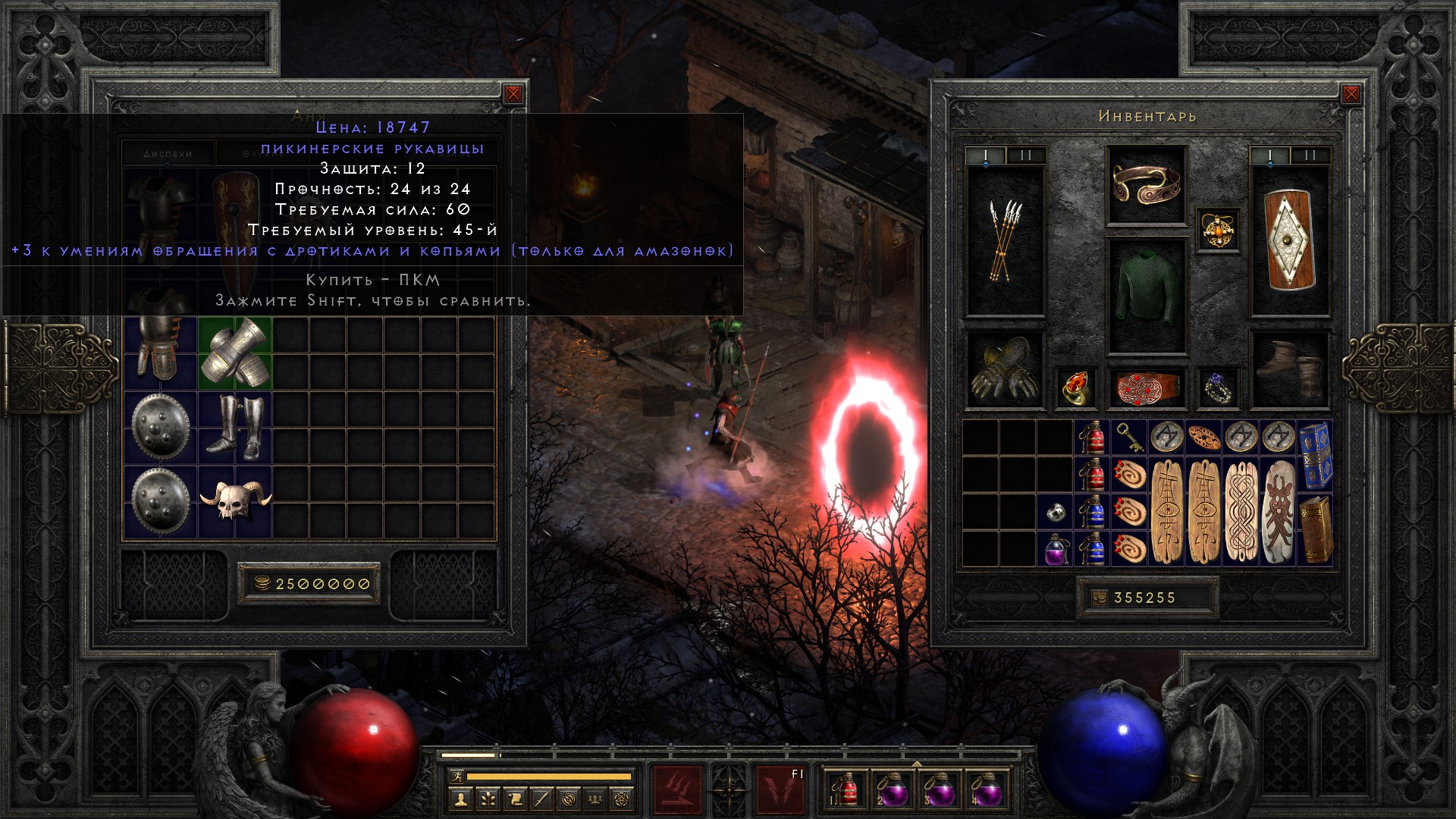The height and width of the screenshot is (819, 1456).
Task: Select the horned skull helmet for sale
Action: click(235, 500)
